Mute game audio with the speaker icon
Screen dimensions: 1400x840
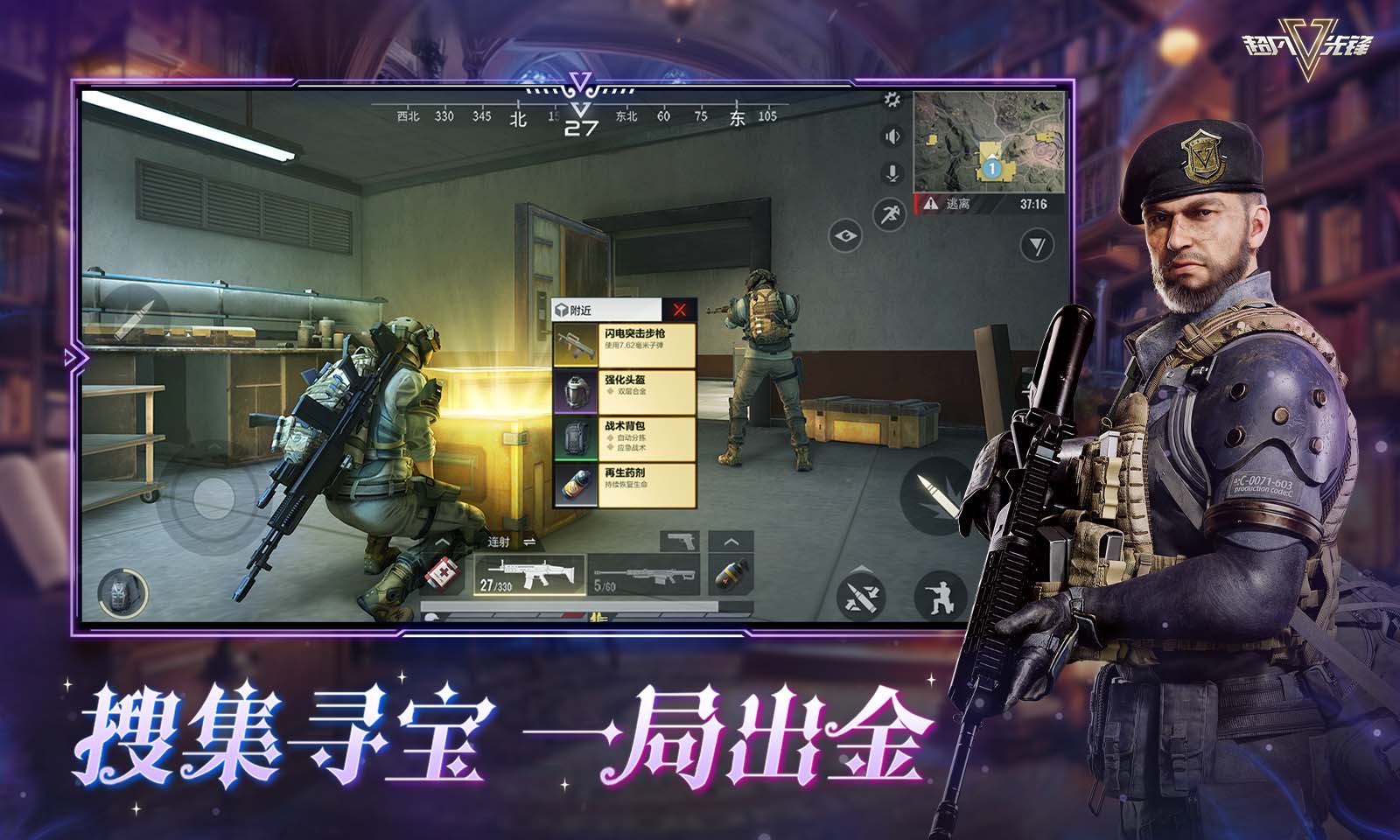(x=892, y=136)
